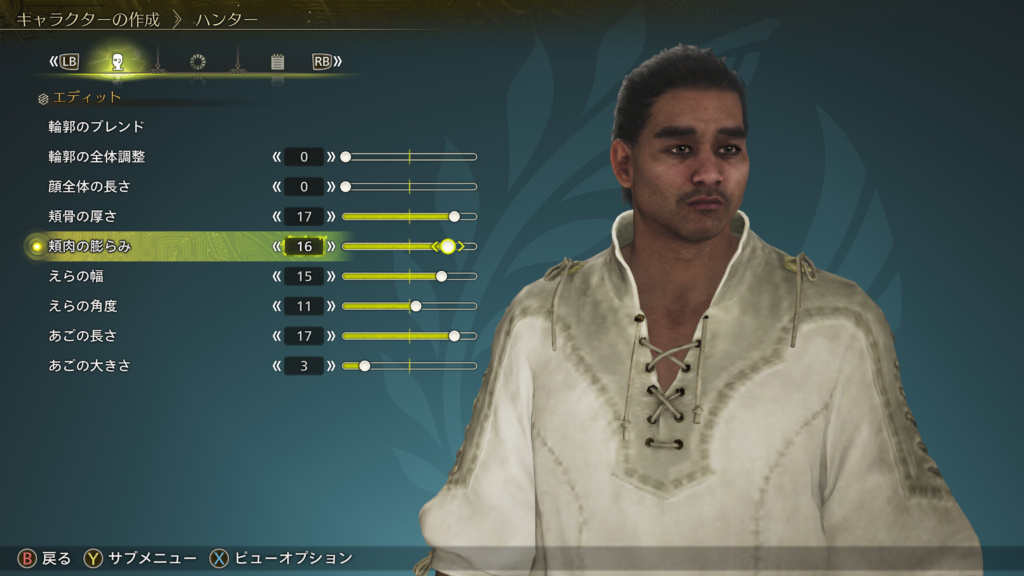This screenshot has height=576, width=1024.
Task: Click the 頬肉の膨らみ slider handle
Action: (x=448, y=246)
